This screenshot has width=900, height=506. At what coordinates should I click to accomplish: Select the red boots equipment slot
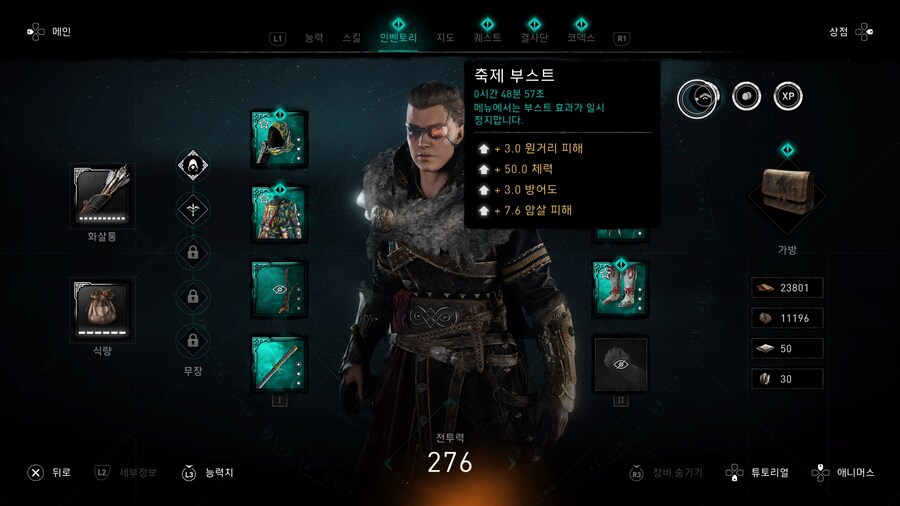click(x=620, y=288)
